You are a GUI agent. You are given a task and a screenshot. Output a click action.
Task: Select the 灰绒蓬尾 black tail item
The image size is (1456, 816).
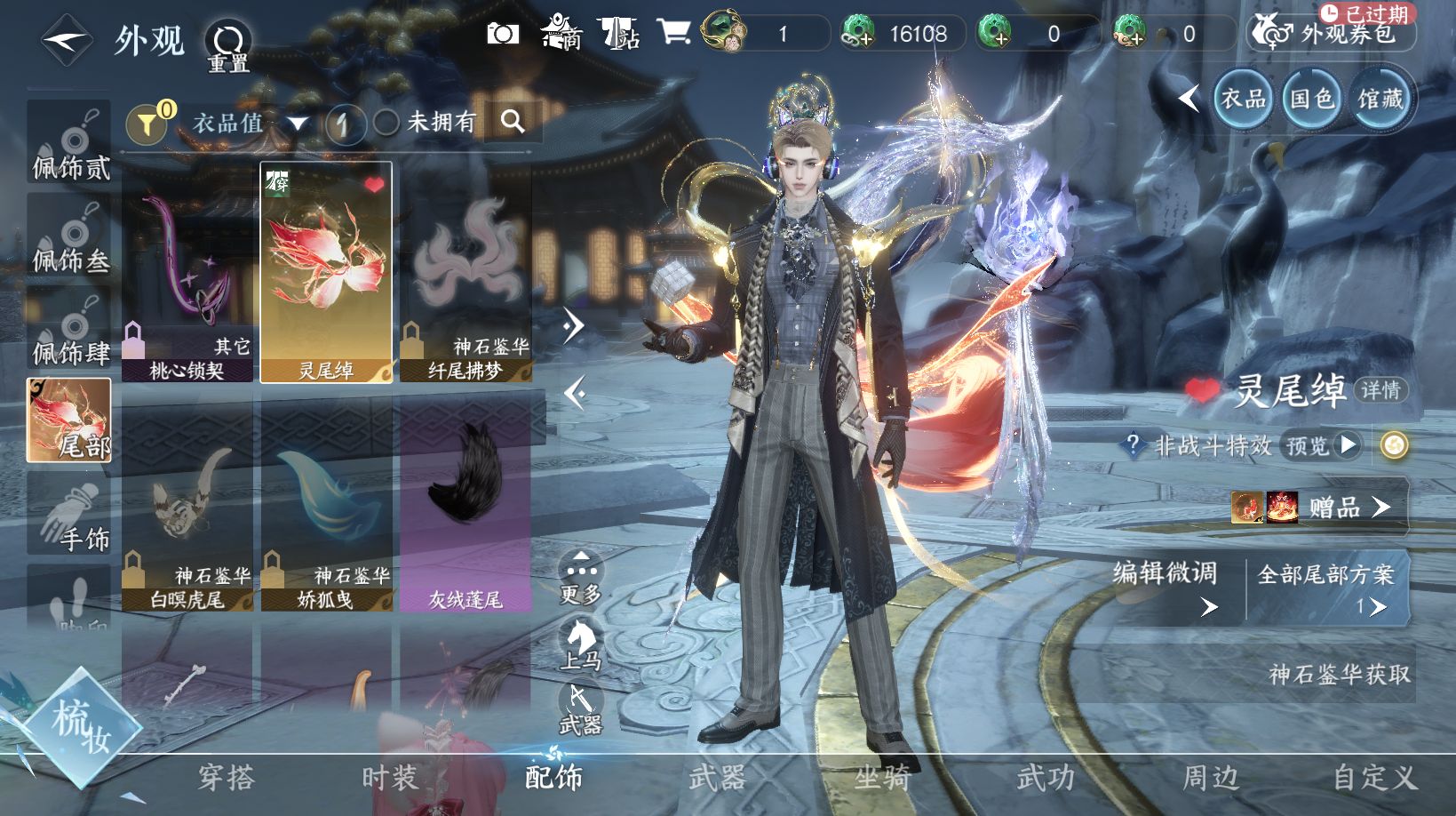[x=465, y=502]
